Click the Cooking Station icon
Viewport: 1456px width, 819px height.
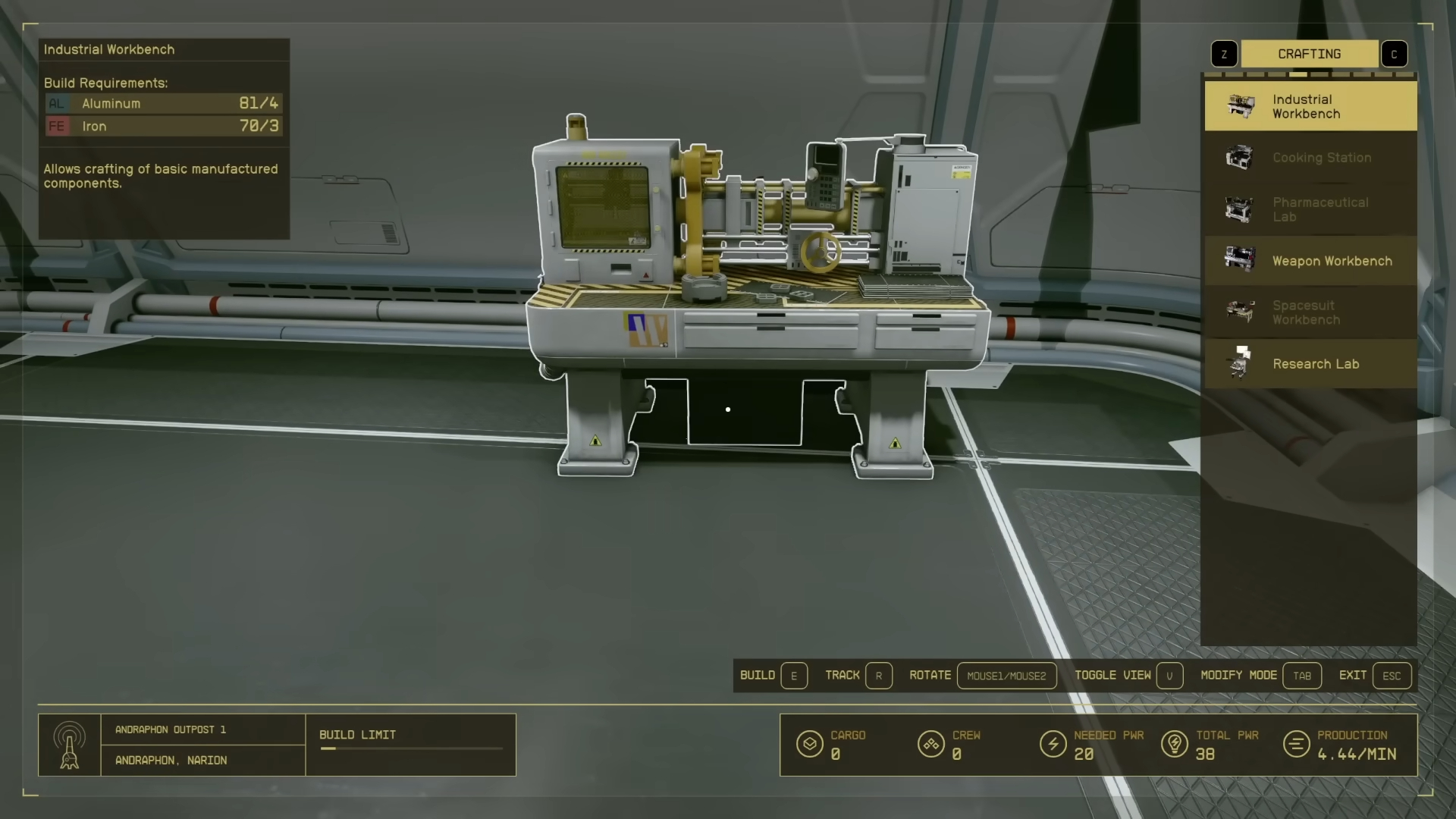coord(1239,158)
